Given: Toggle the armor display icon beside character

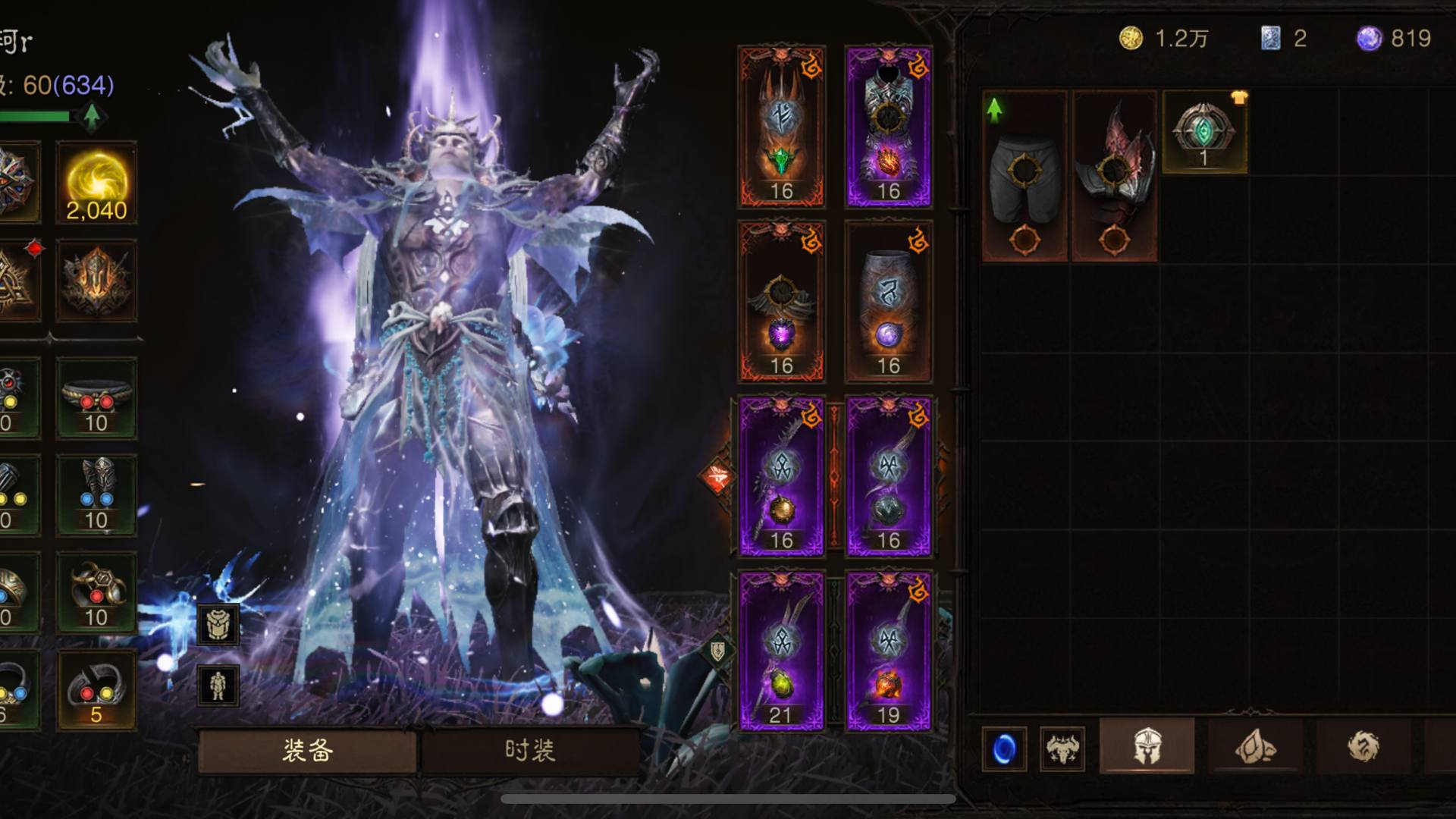Looking at the screenshot, I should [x=218, y=624].
